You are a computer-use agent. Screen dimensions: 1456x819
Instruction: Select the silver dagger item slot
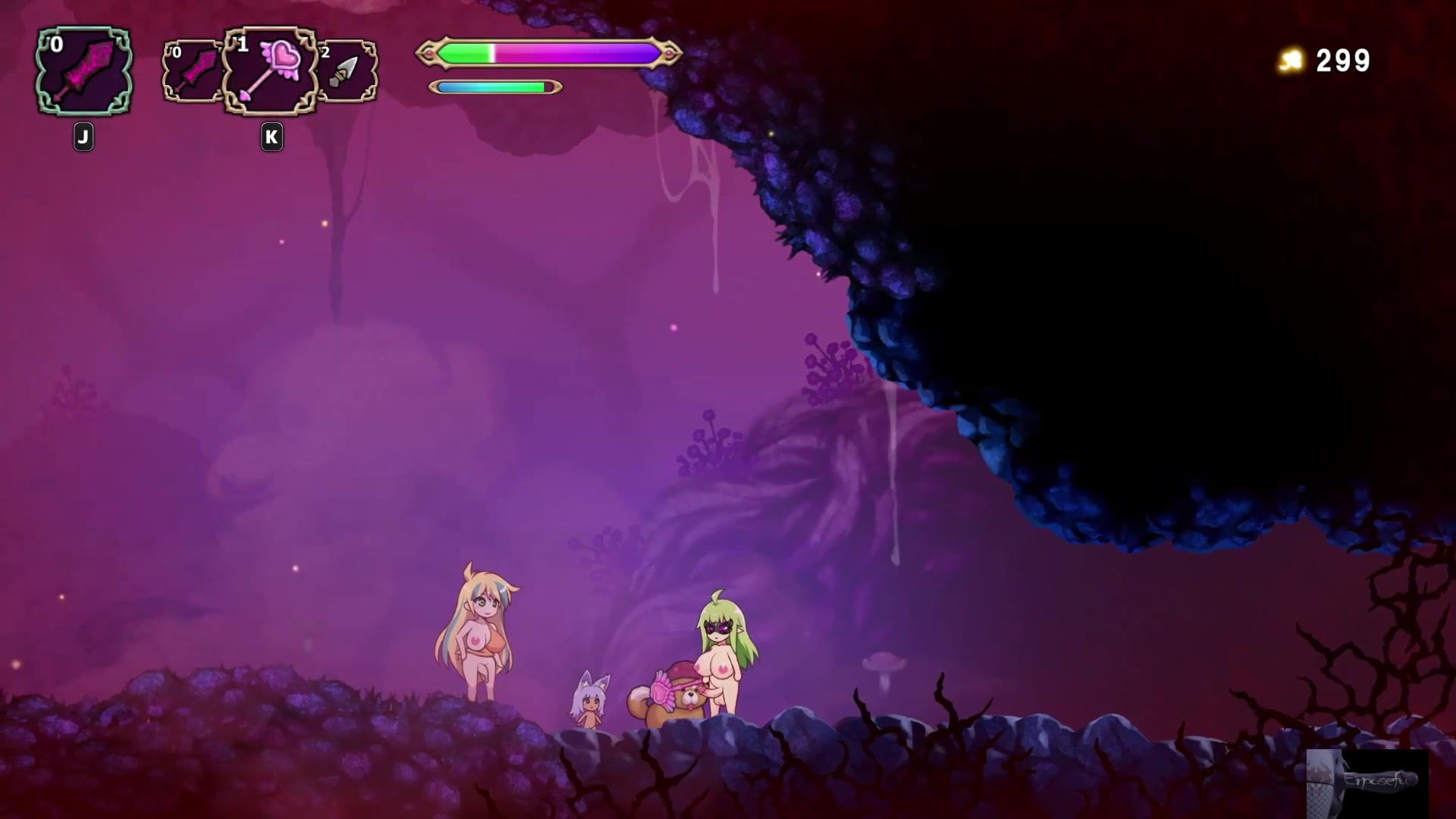(347, 71)
